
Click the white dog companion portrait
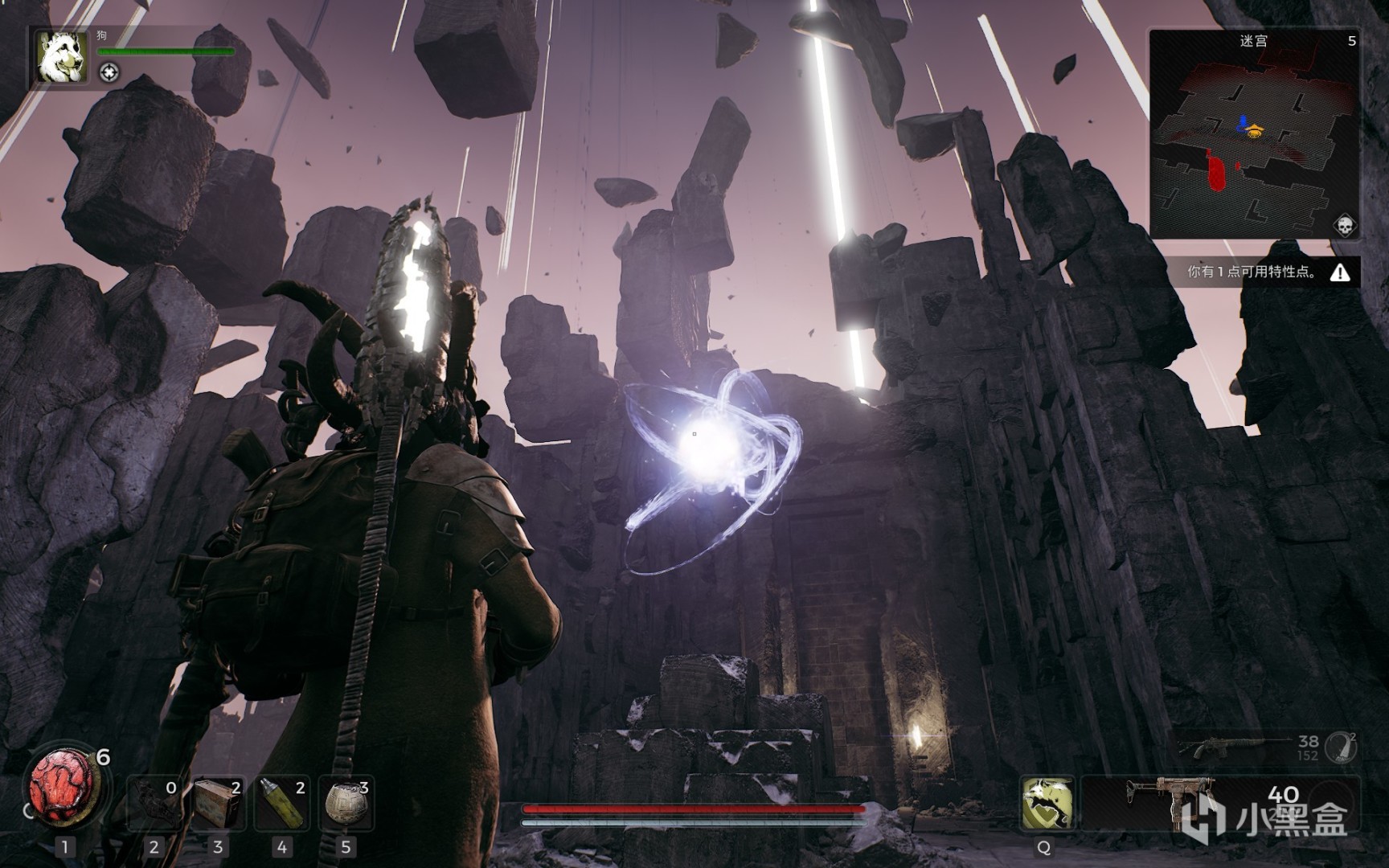pyautogui.click(x=62, y=57)
